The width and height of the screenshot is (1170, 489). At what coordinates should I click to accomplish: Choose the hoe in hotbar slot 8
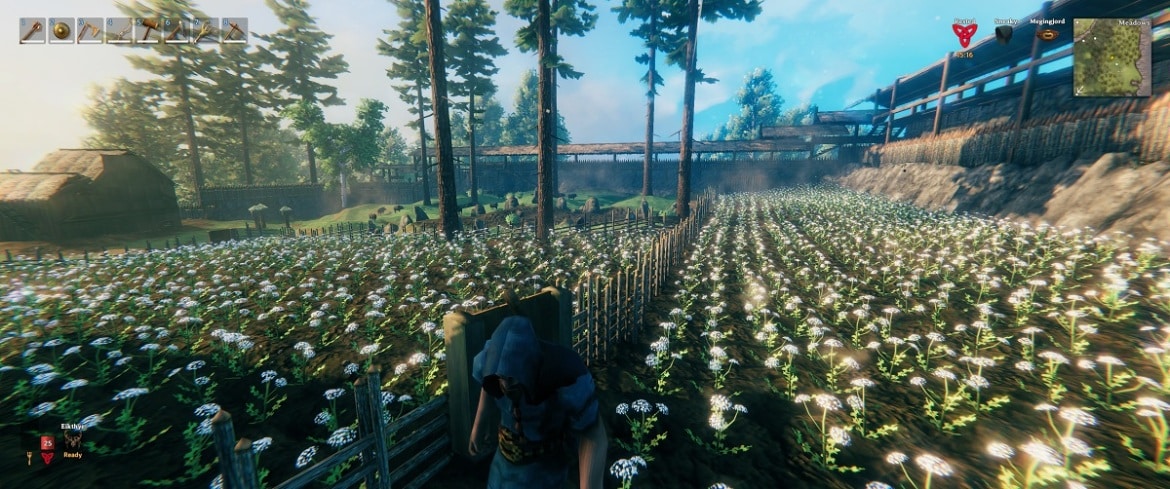[234, 31]
